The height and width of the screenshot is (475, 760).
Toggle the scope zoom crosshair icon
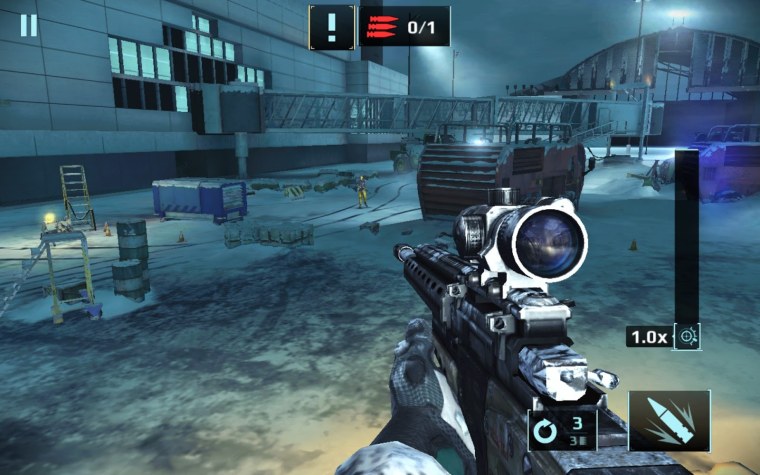pos(688,337)
